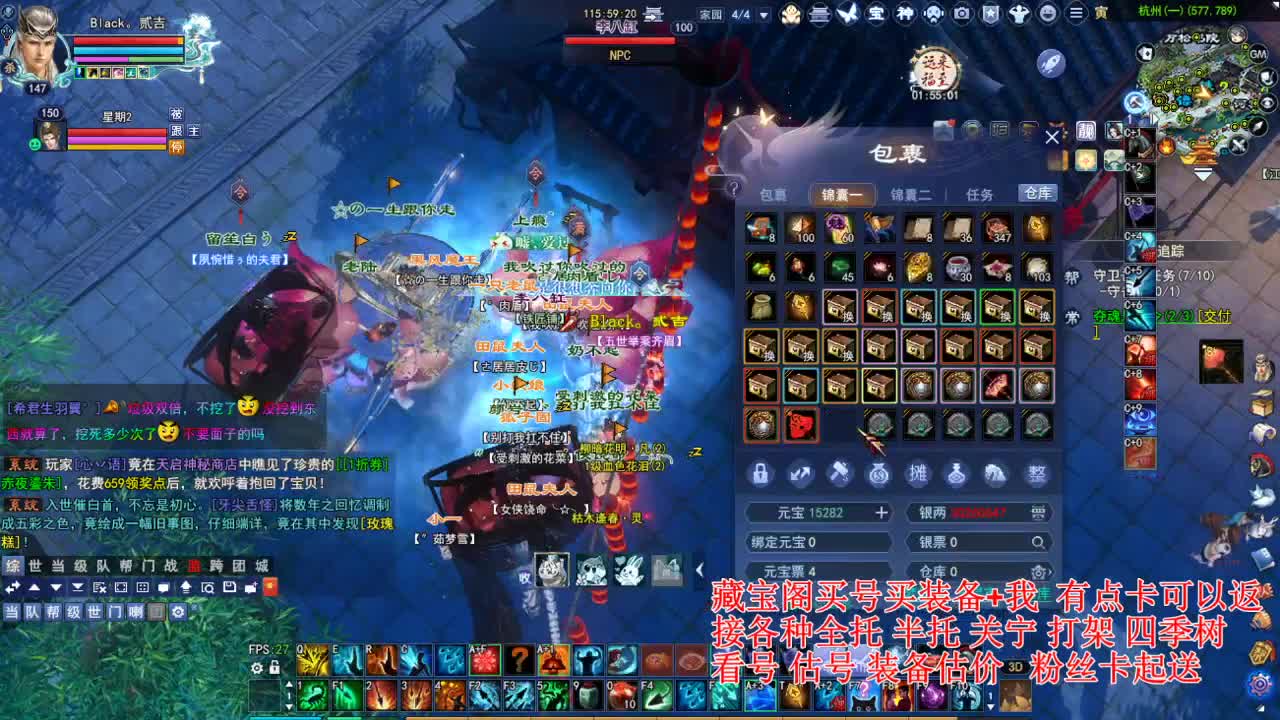Enable the 帮 channel filter below the chat window

coord(55,611)
